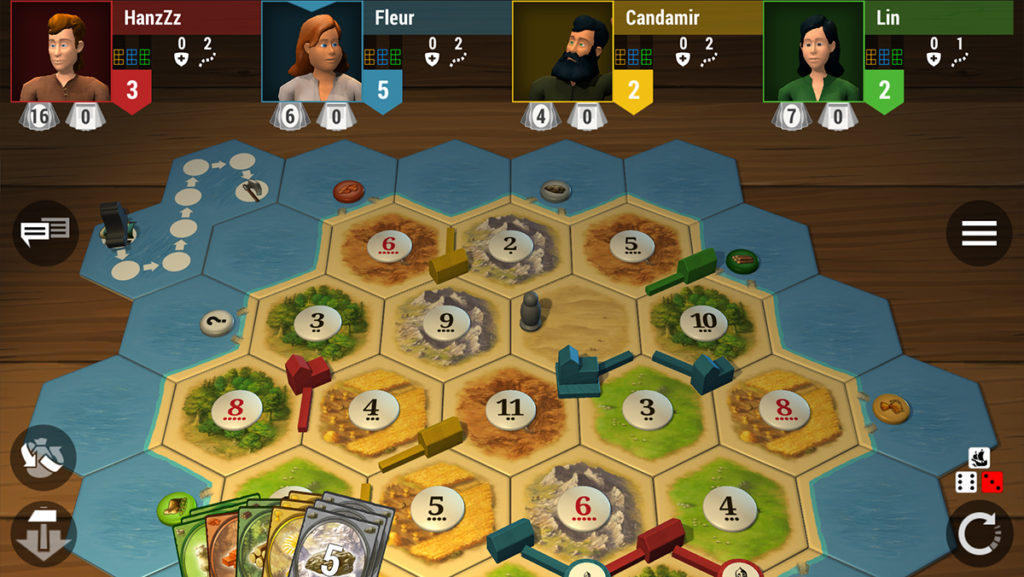
Task: Open the hamburger main menu
Action: 978,233
